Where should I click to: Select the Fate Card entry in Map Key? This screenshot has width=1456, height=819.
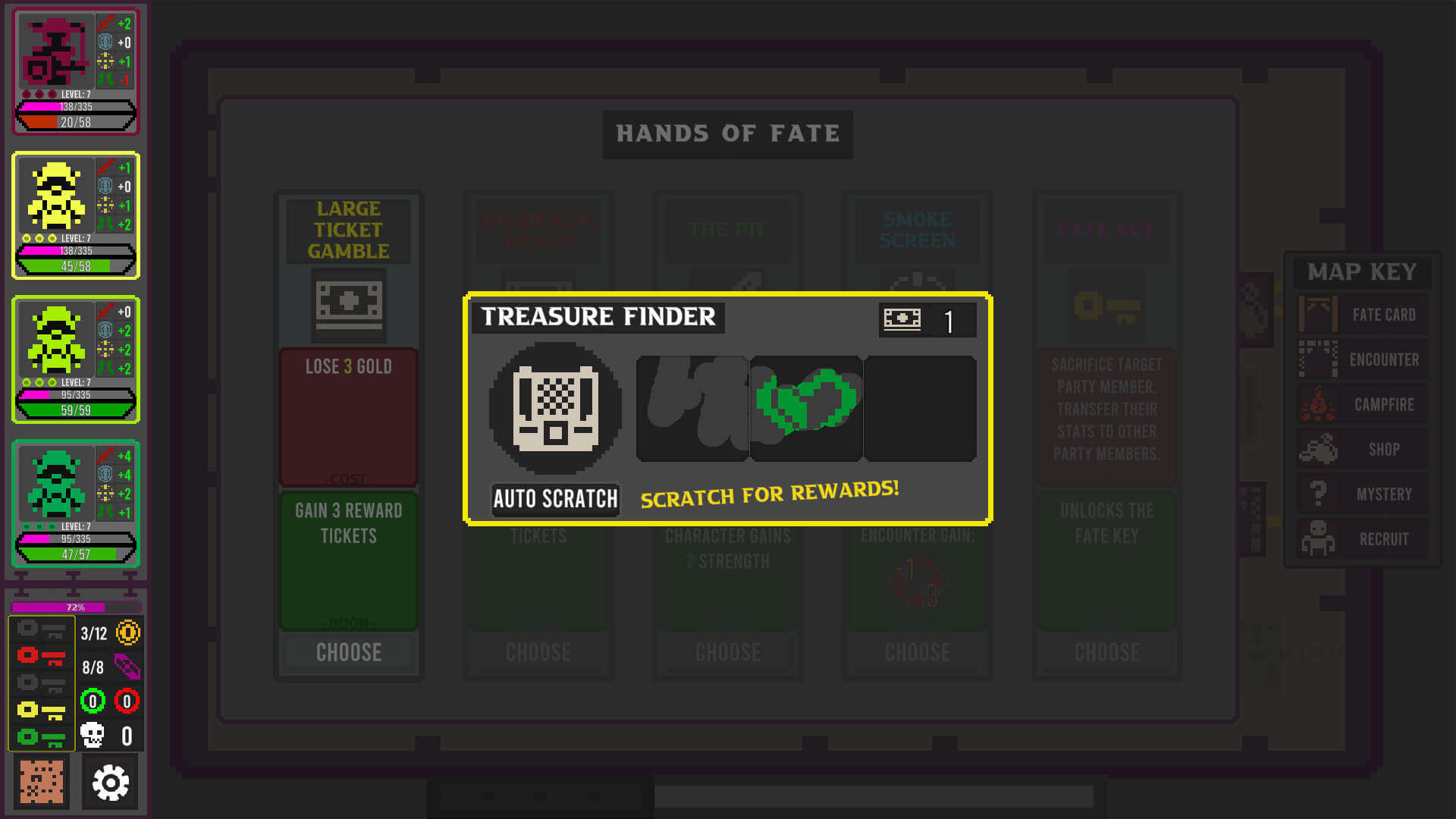1362,315
